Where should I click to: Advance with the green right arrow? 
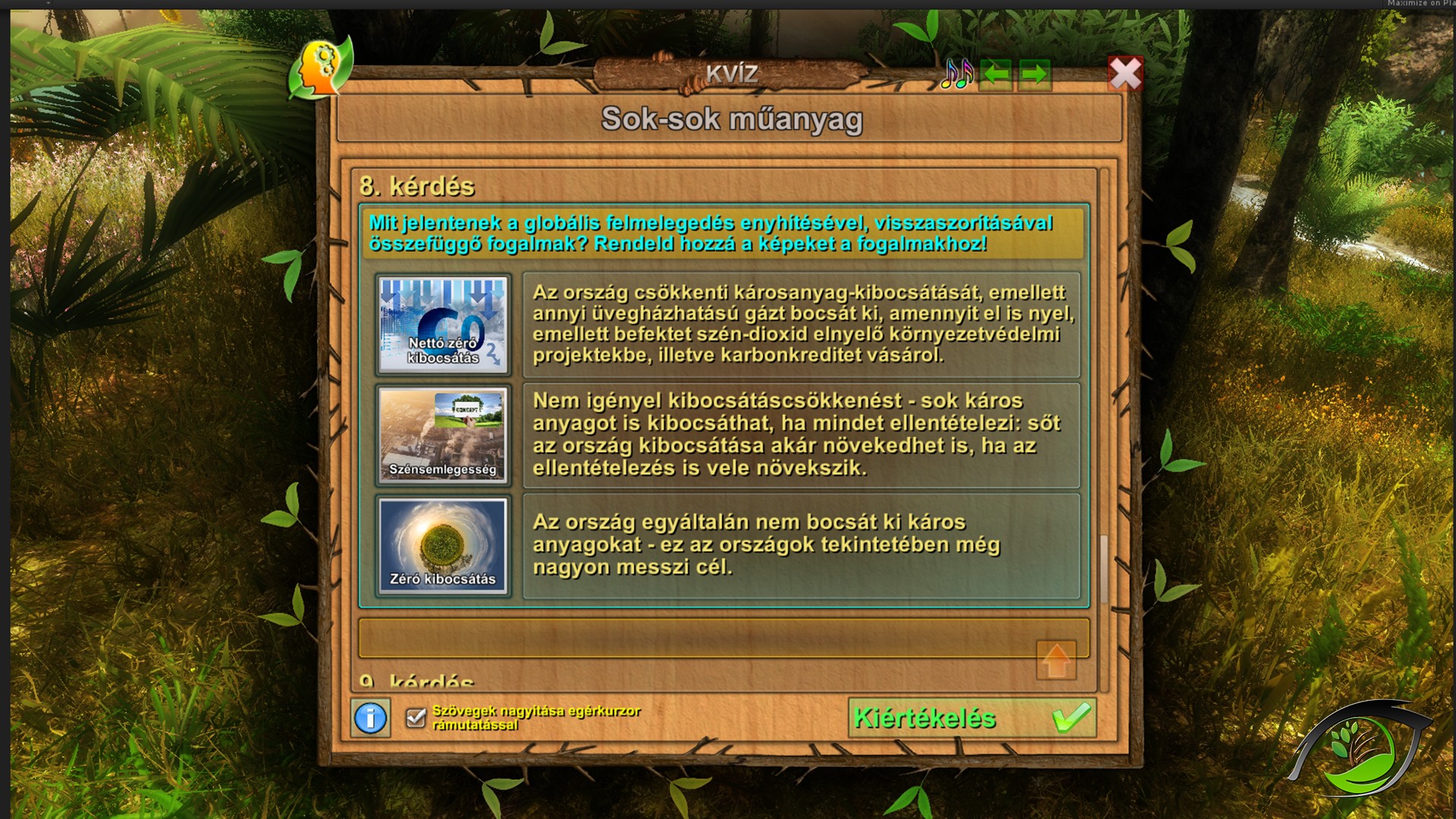1034,74
